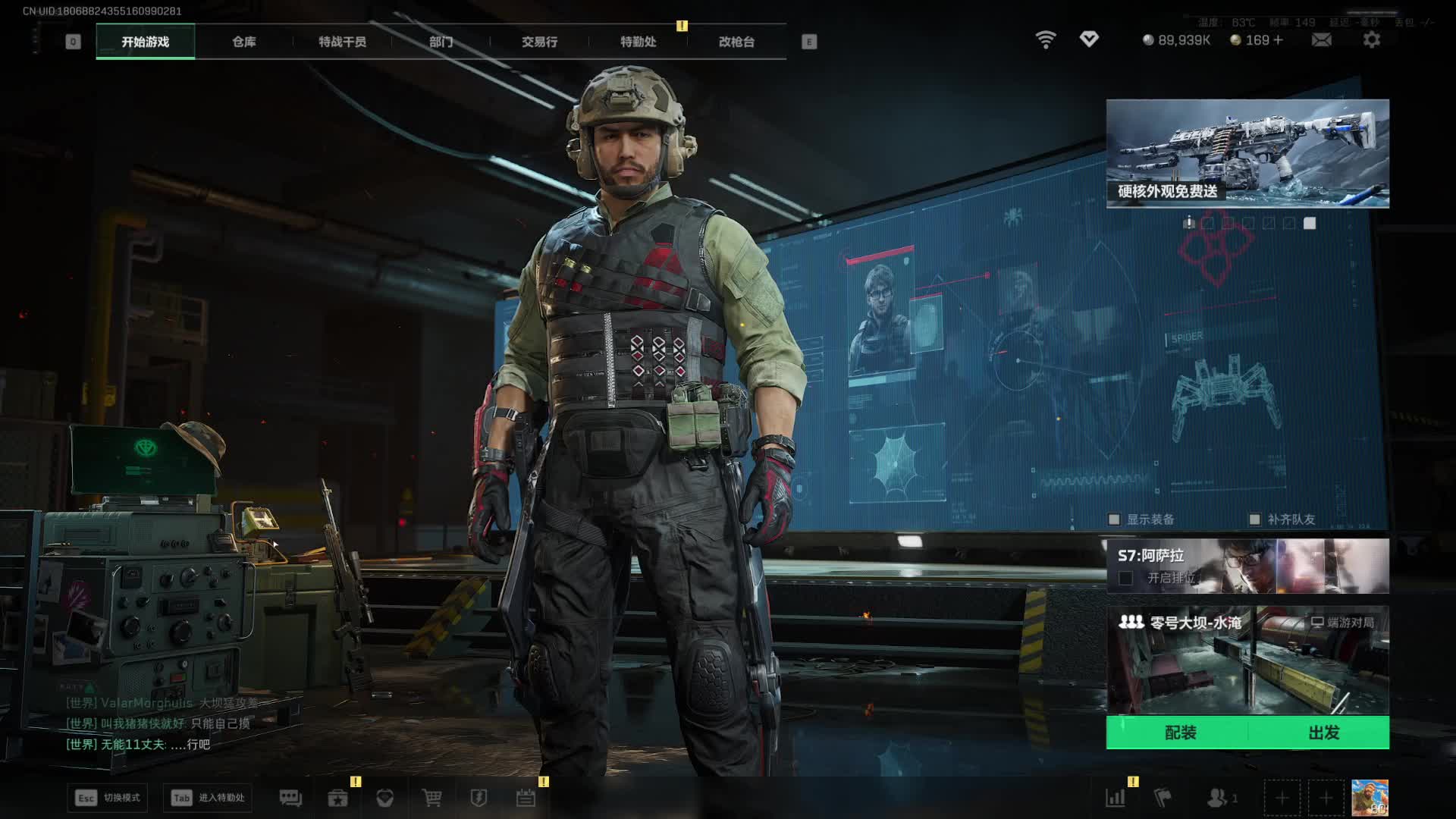Click the green 配装 loadout button
Screen dimensions: 1456x819
coord(1179,733)
